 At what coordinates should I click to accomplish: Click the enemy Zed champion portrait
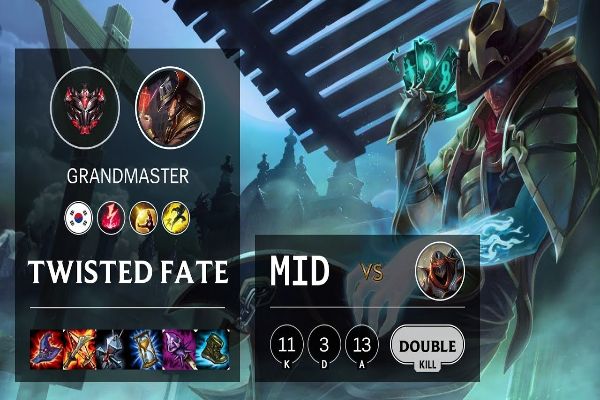point(440,268)
